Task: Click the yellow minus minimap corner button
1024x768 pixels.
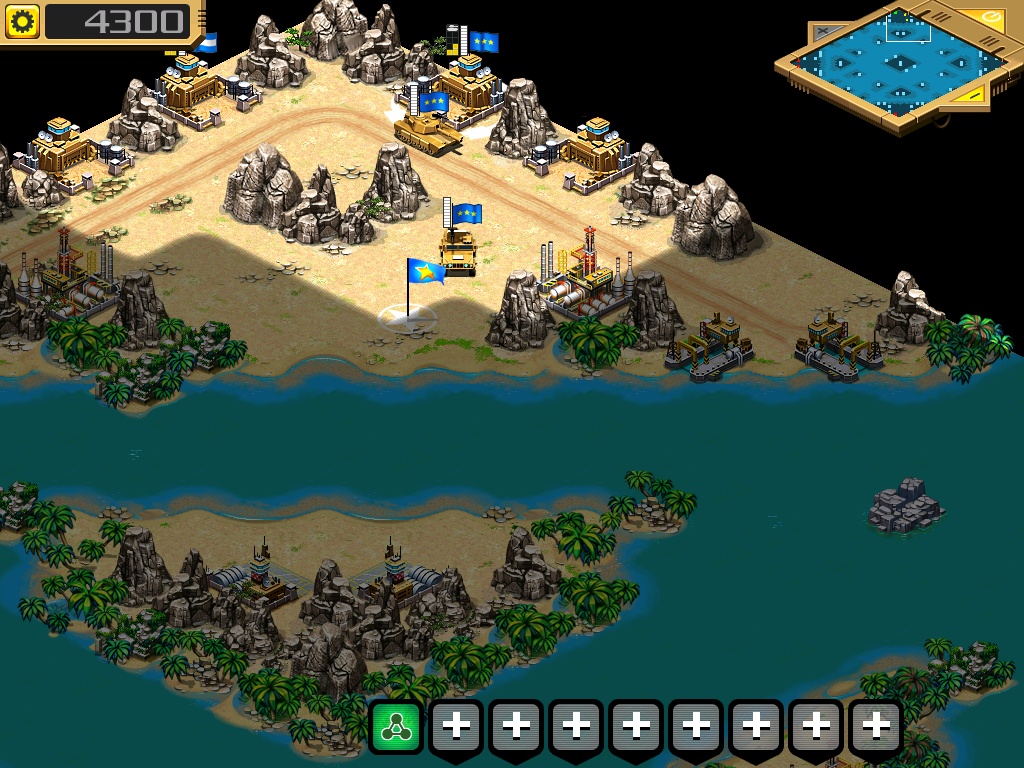Action: click(x=973, y=95)
